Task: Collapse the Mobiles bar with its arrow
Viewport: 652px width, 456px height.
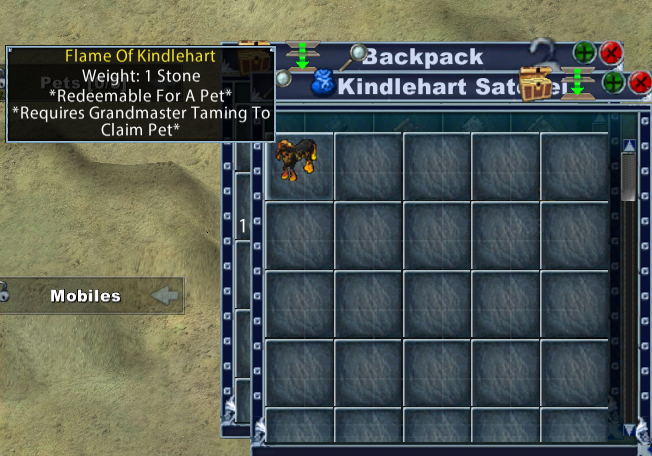Action: tap(165, 296)
